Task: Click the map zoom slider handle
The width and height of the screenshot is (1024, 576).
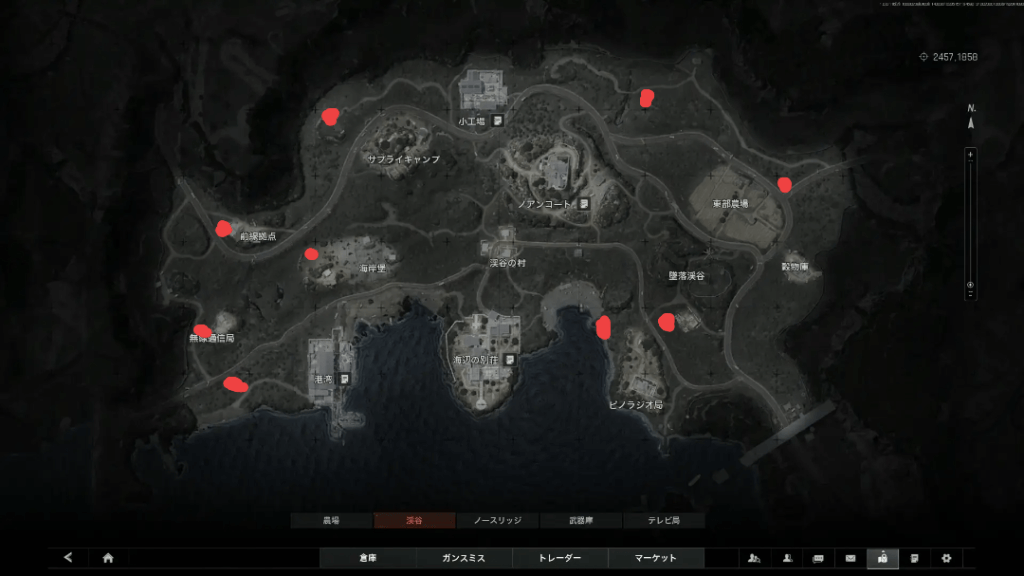Action: point(969,285)
